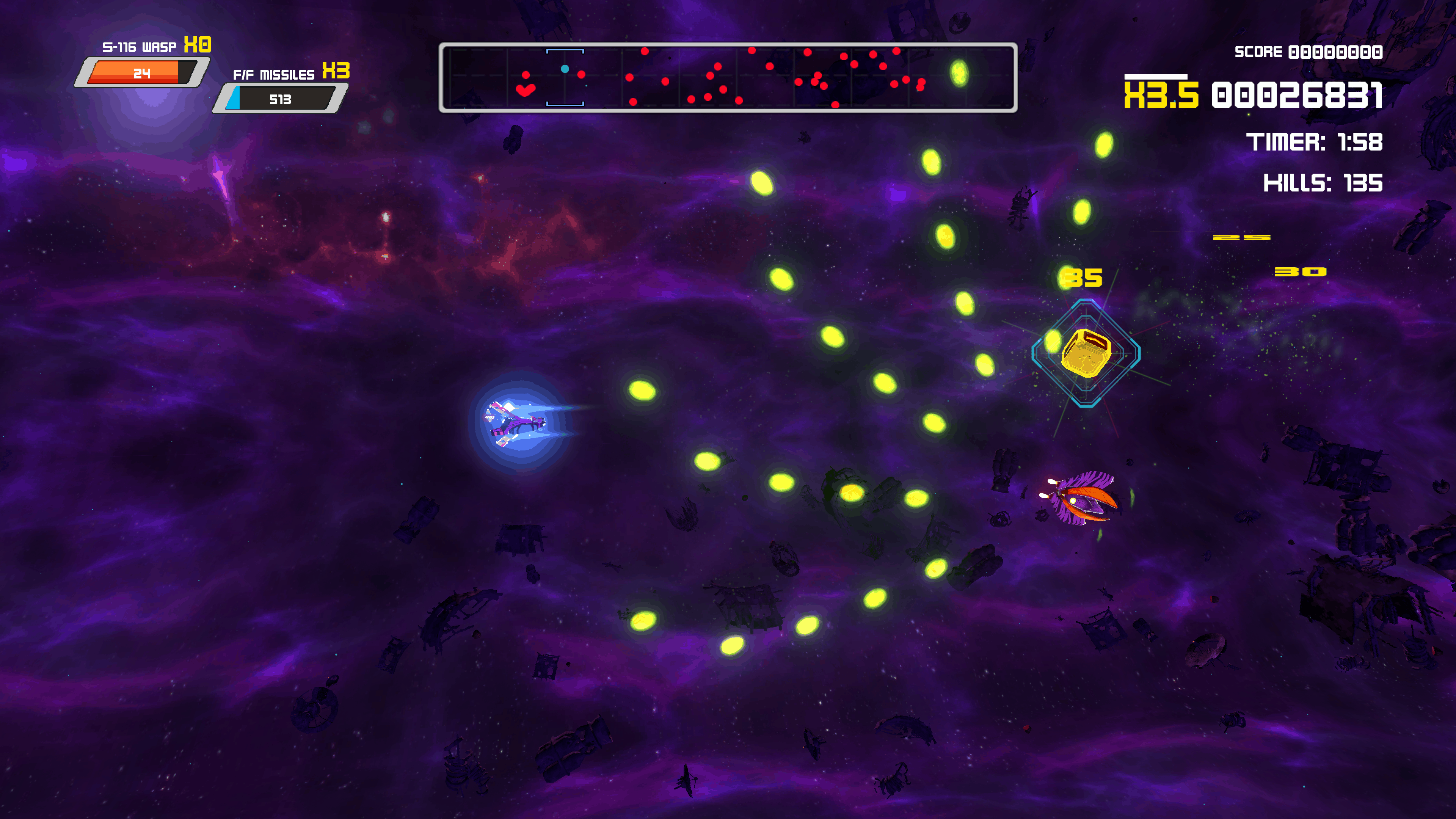This screenshot has height=819, width=1456.
Task: Select the red heart marker on radar
Action: coord(525,90)
